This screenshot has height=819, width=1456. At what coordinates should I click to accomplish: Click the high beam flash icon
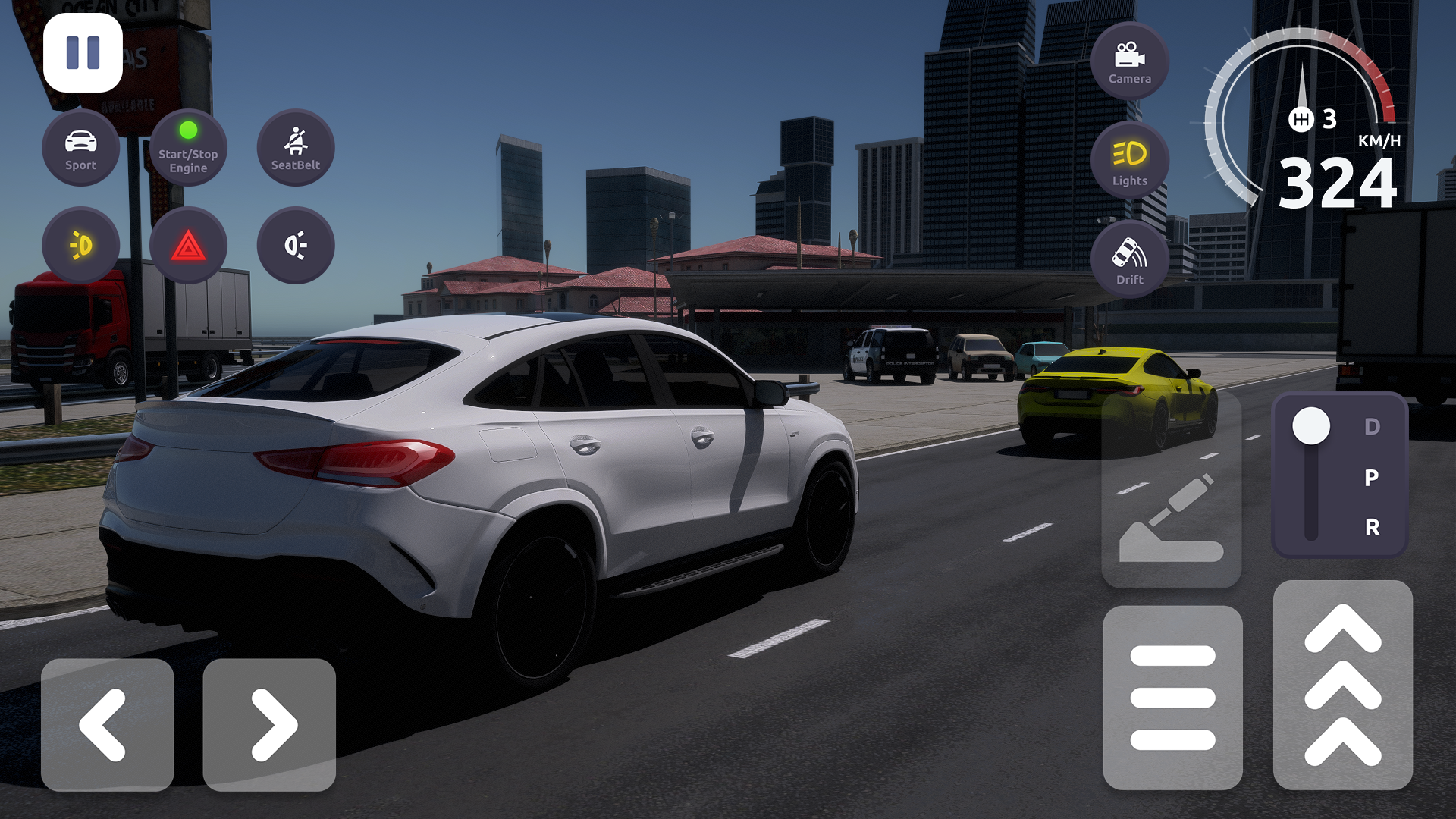(x=296, y=244)
